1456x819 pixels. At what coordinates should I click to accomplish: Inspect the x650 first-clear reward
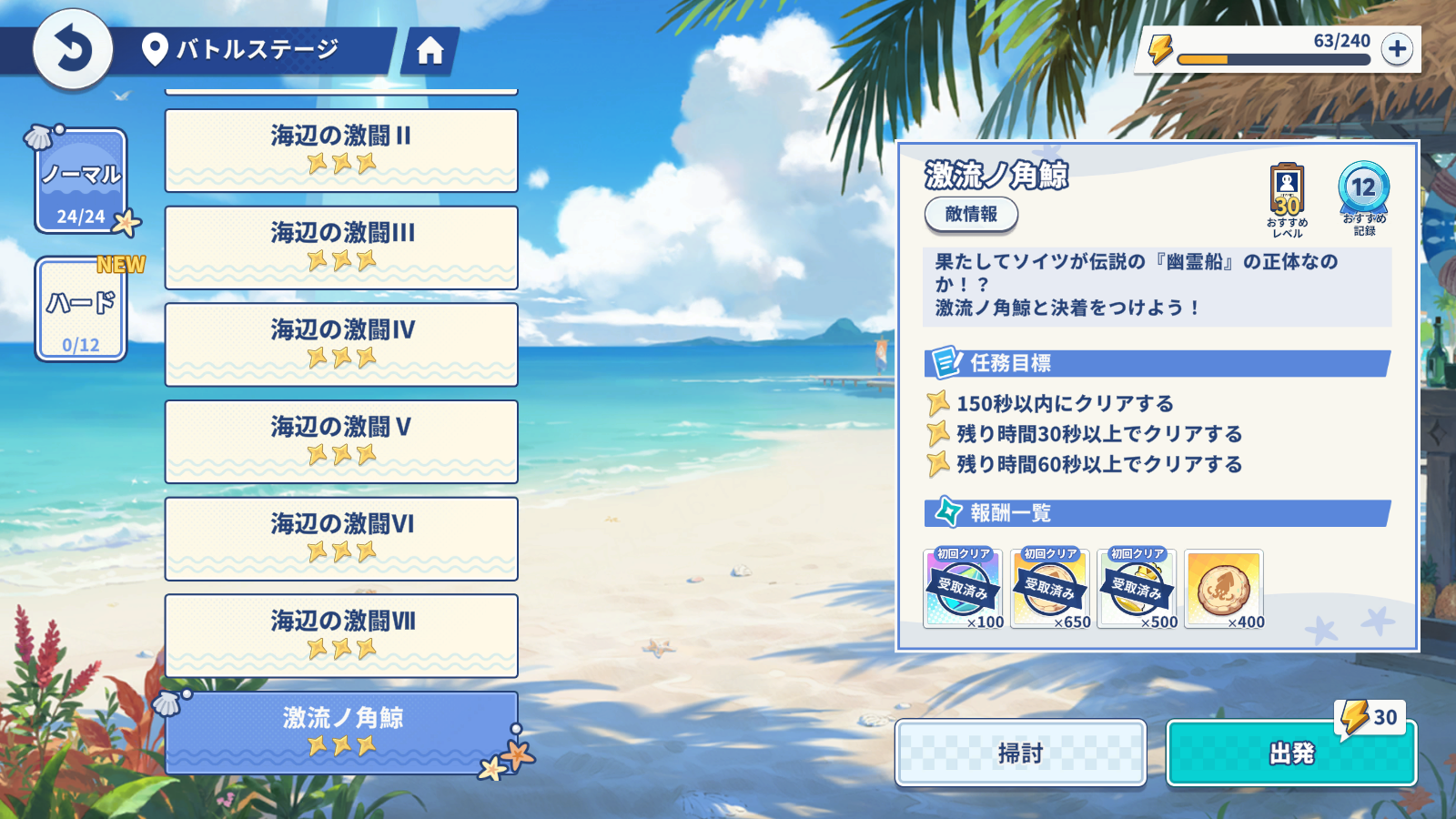tap(1050, 589)
